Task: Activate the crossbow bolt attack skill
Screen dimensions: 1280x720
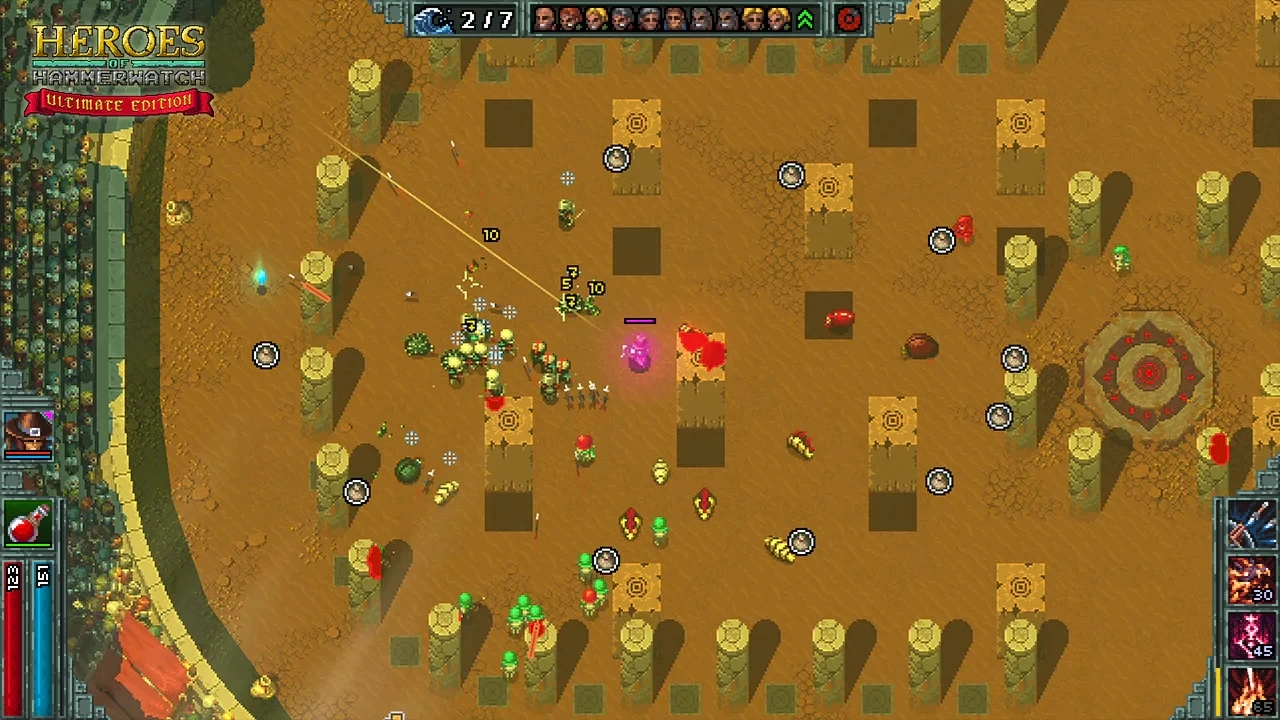Action: 1252,524
